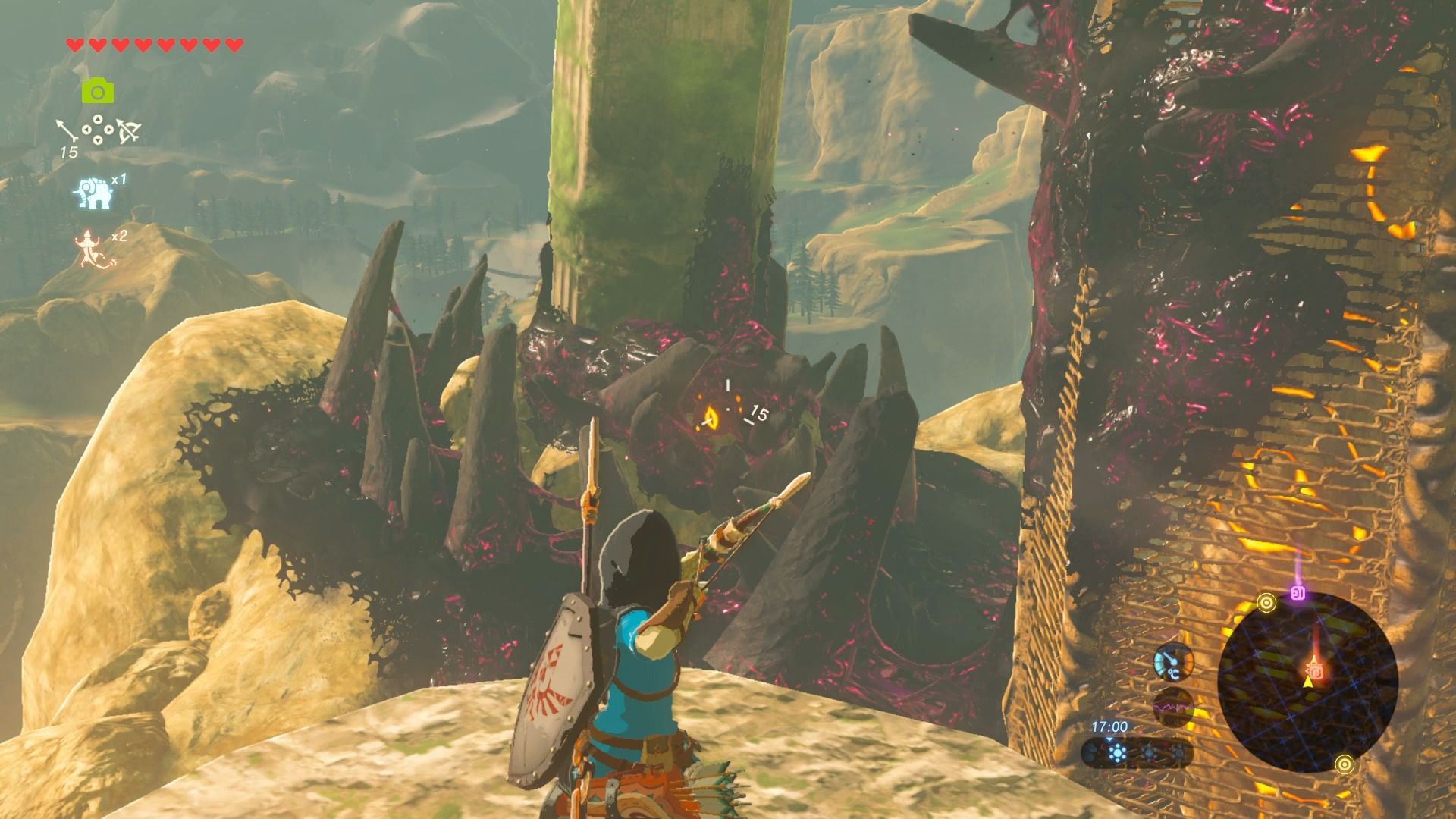The width and height of the screenshot is (1456, 819).
Task: Select the highlighted sunny weather icon
Action: click(1116, 754)
